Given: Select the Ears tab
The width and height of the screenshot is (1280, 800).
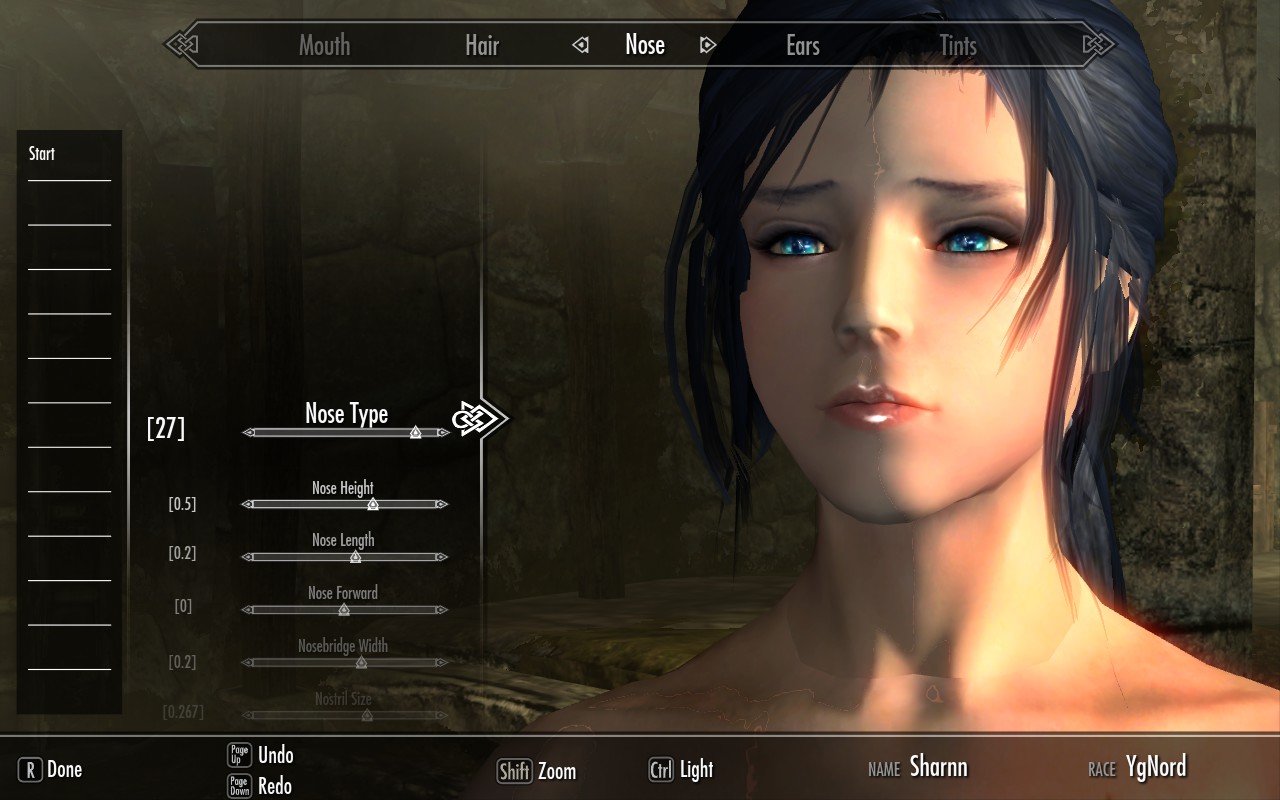Looking at the screenshot, I should 802,45.
